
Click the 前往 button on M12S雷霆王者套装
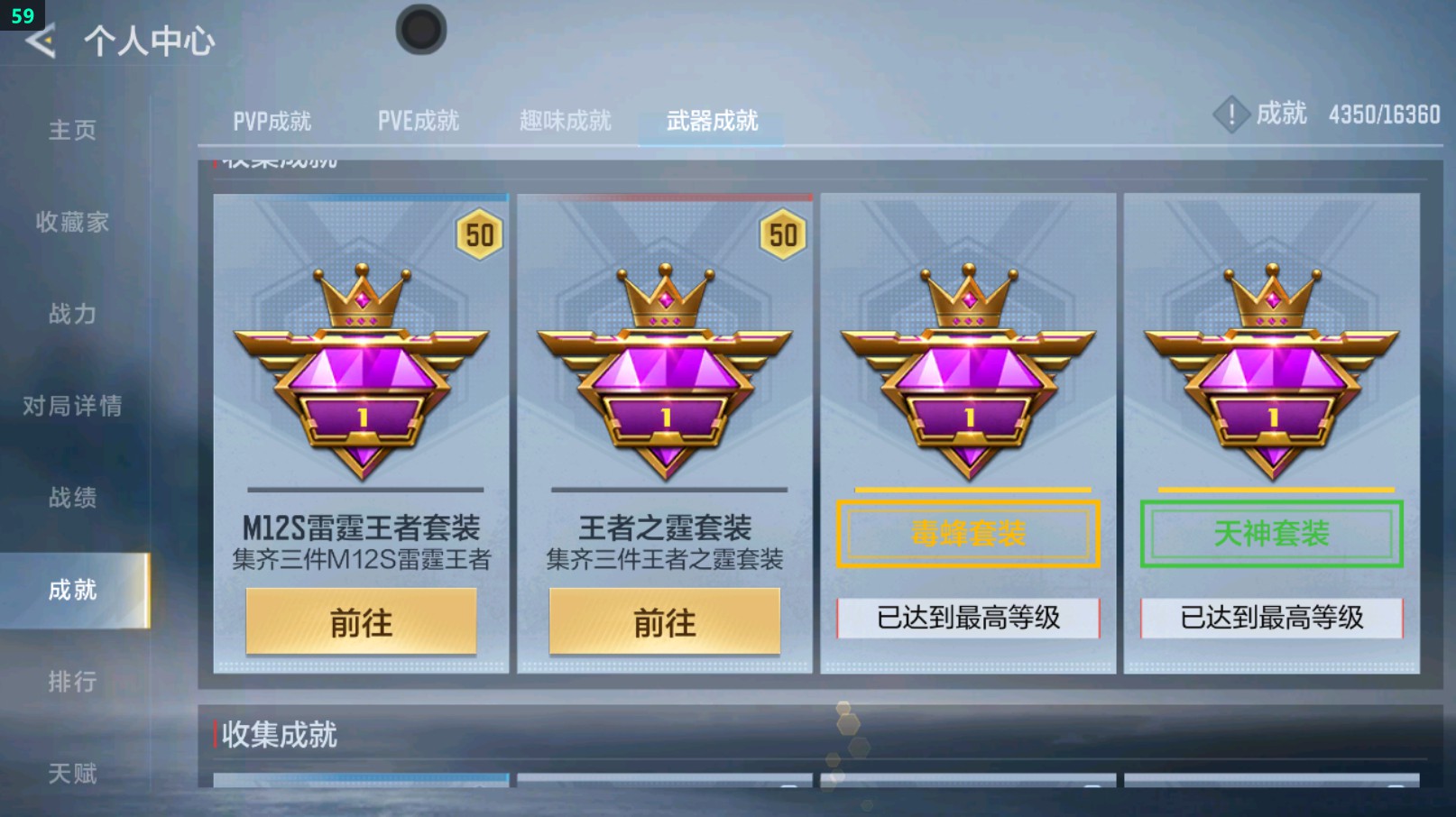pyautogui.click(x=361, y=621)
